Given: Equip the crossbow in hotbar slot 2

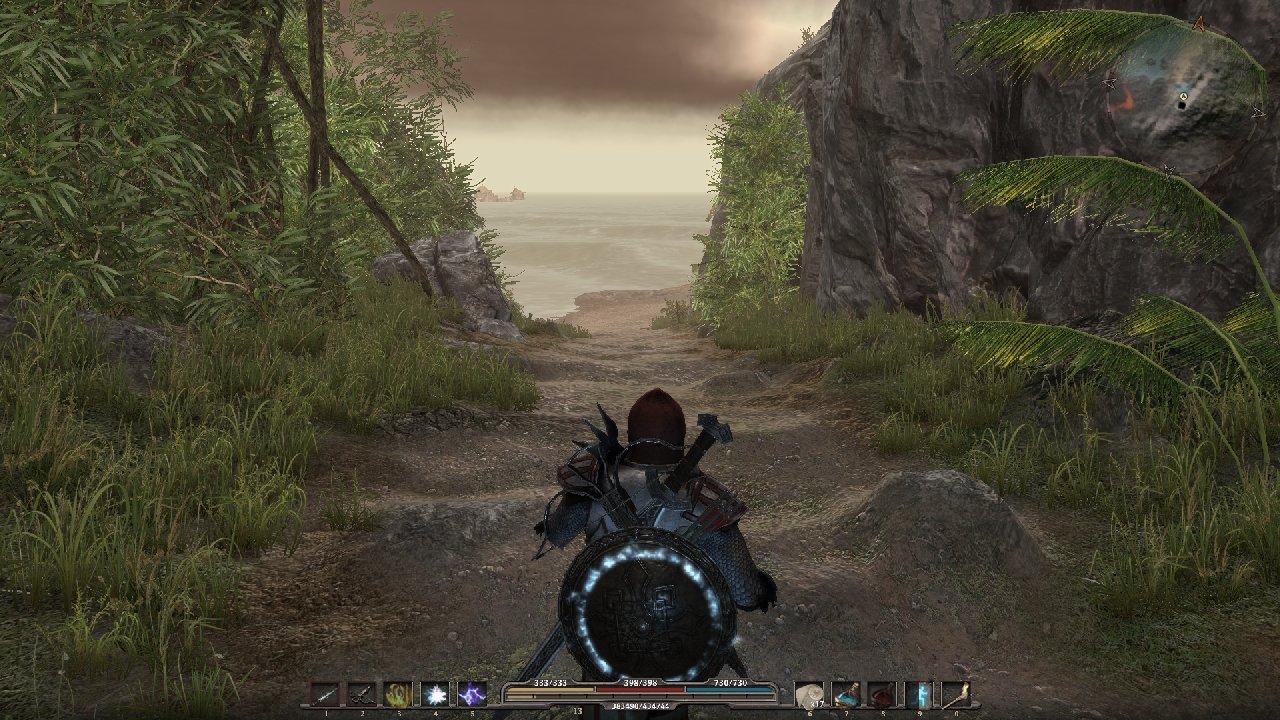Looking at the screenshot, I should 362,694.
